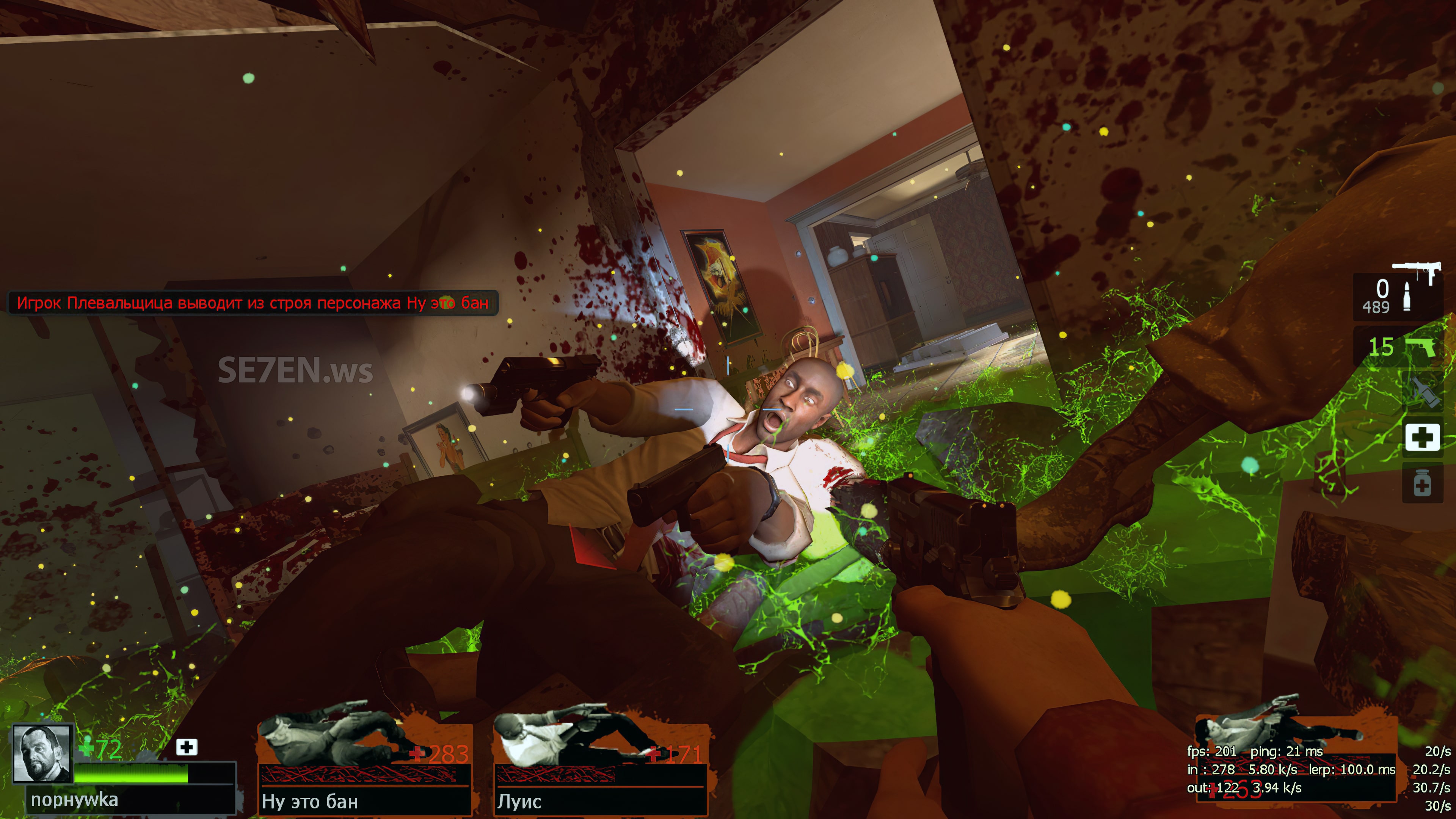The width and height of the screenshot is (1456, 819).
Task: Select the Луис teammate panel
Action: pos(600,766)
